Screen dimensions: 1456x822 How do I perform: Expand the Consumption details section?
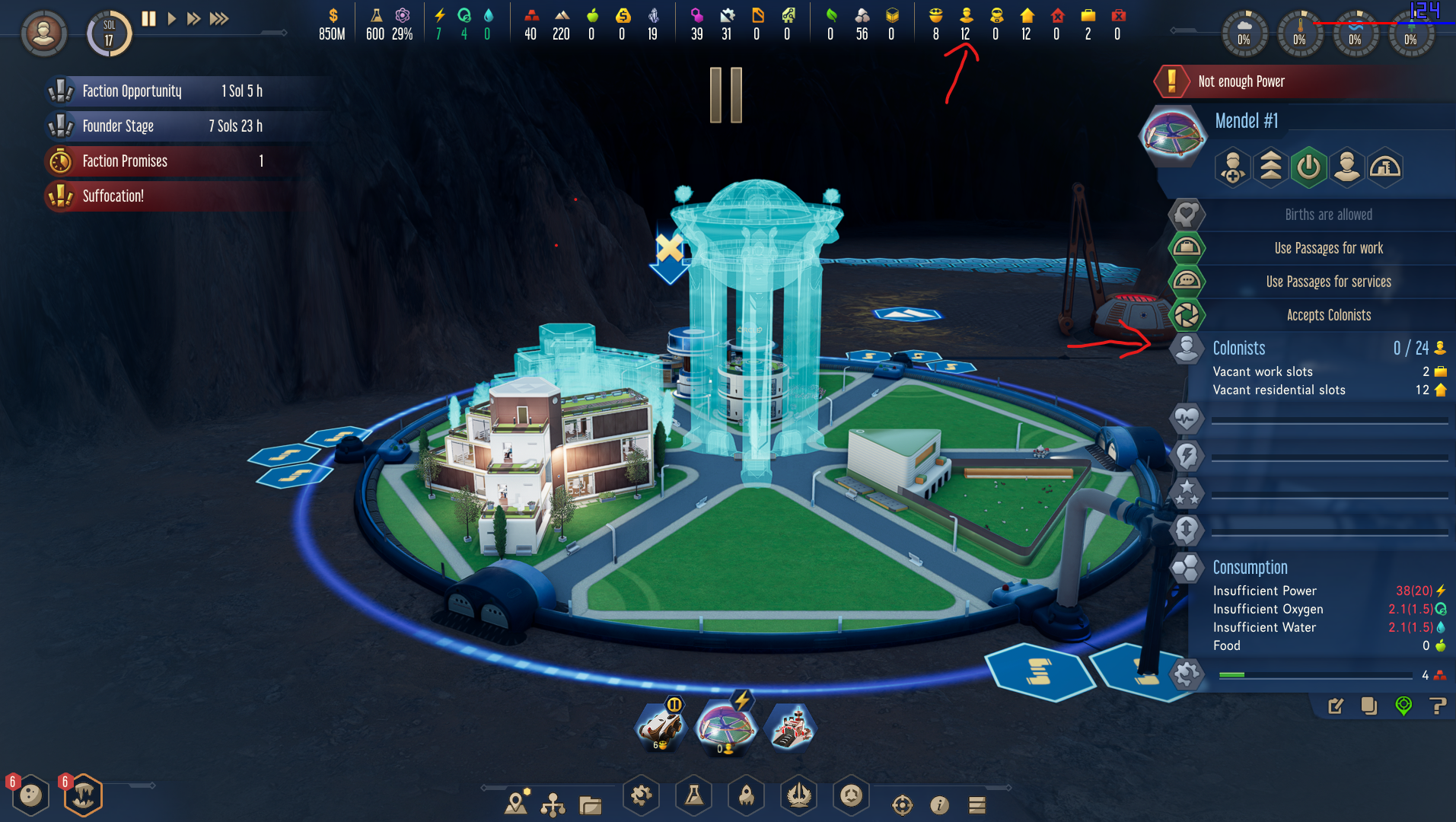(1186, 569)
